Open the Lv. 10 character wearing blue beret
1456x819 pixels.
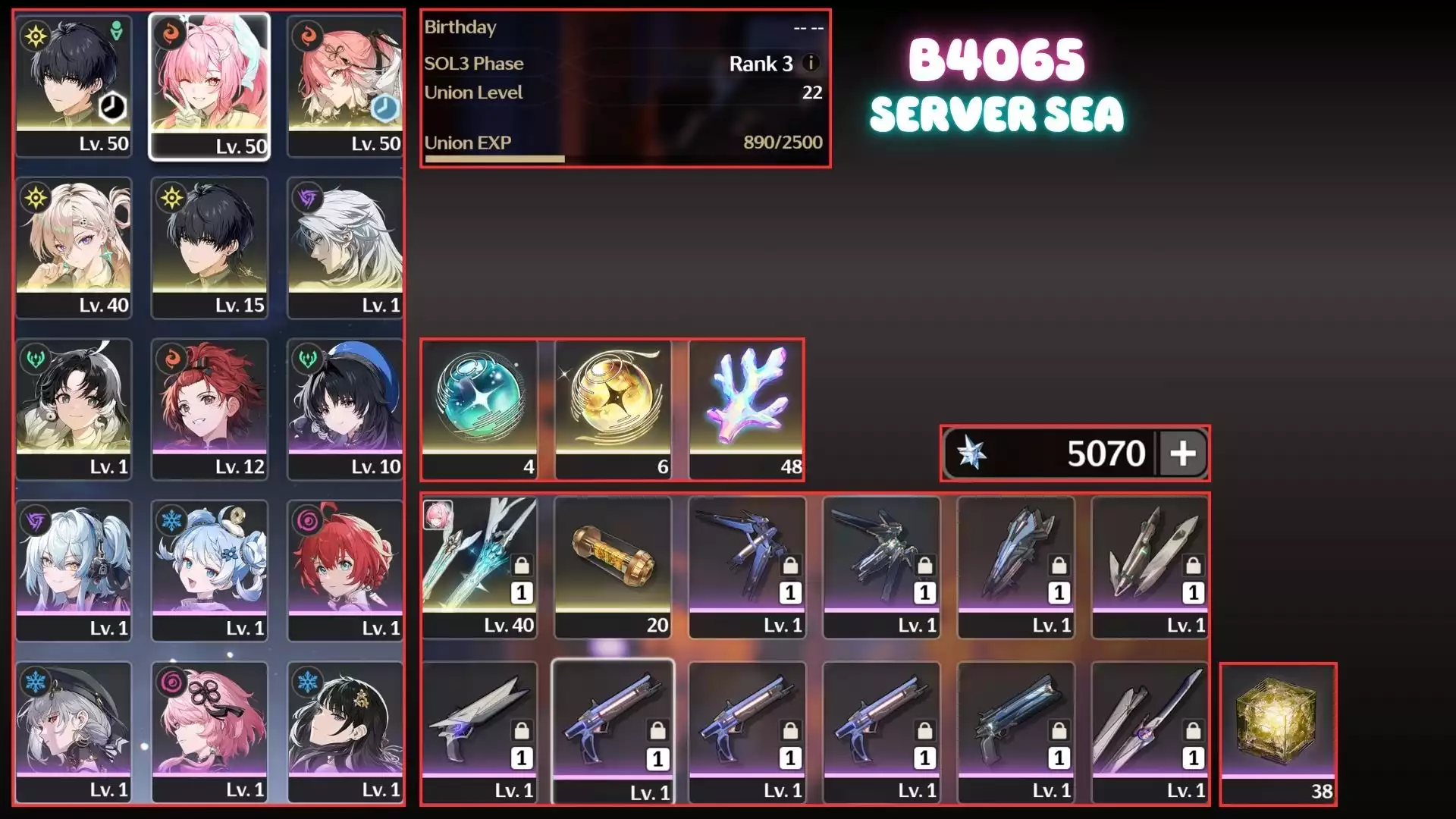tap(345, 409)
